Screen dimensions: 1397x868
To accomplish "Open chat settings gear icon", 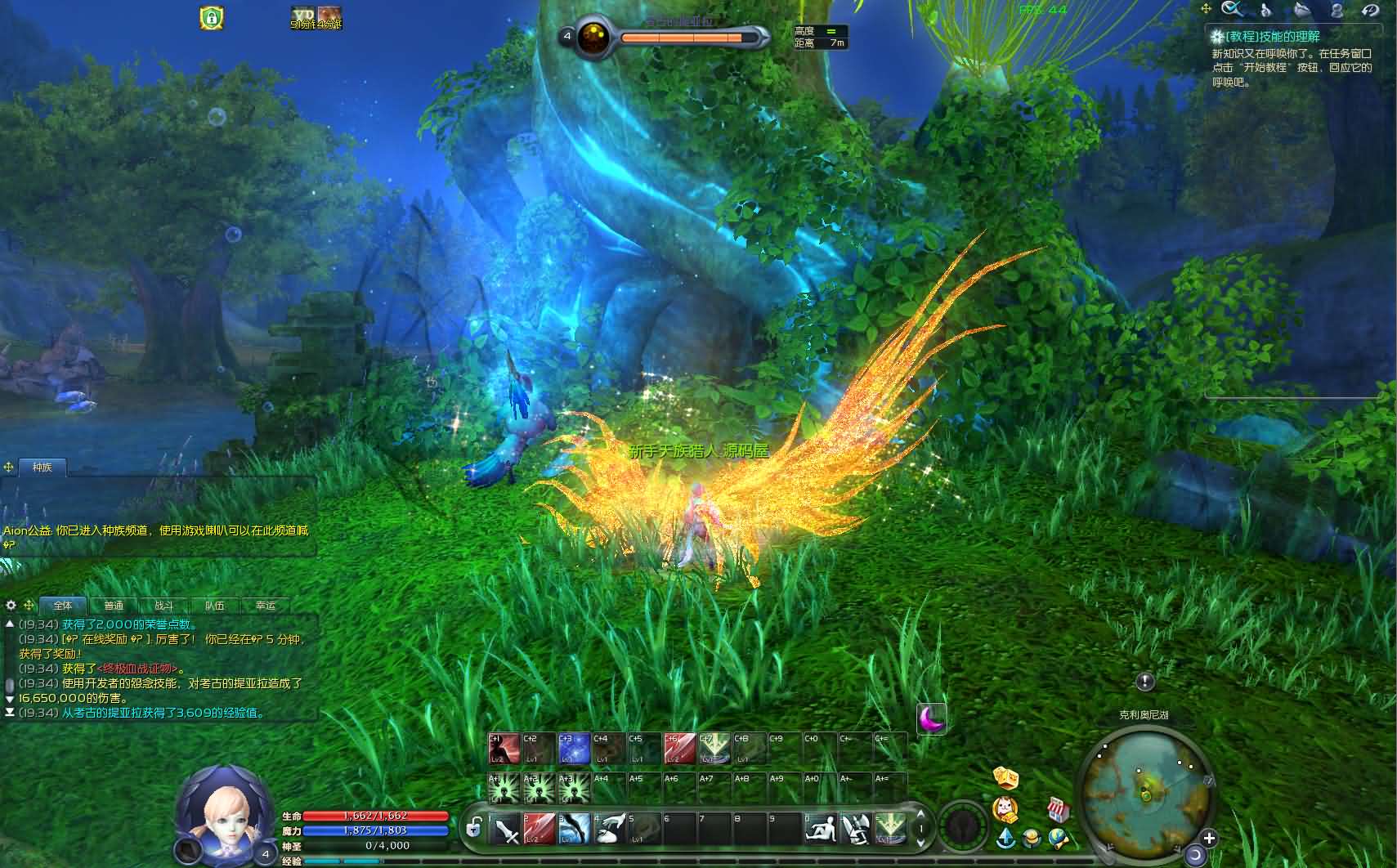I will tap(11, 606).
